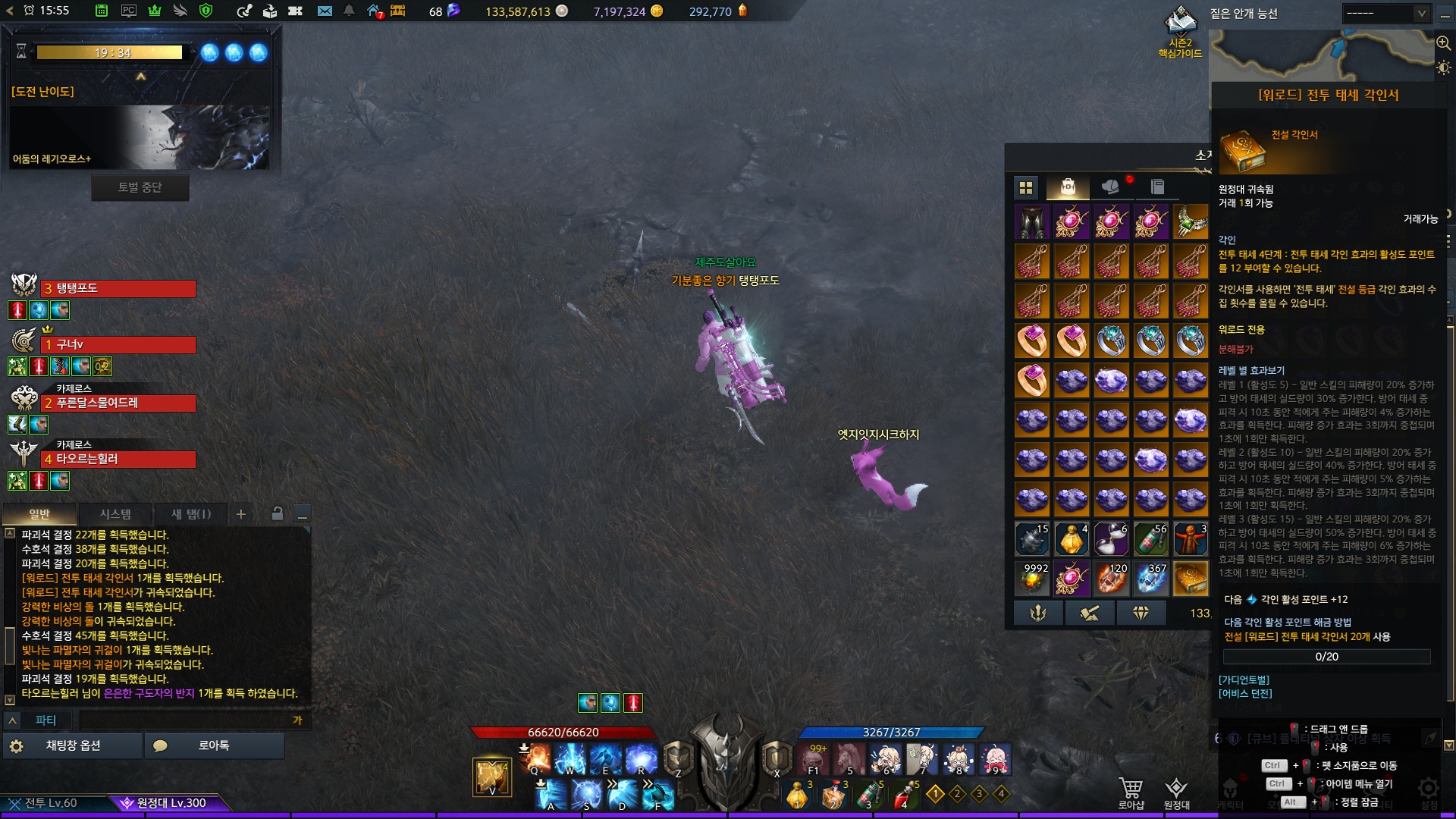Select the inventory bag tab
The width and height of the screenshot is (1456, 819).
(x=1068, y=187)
